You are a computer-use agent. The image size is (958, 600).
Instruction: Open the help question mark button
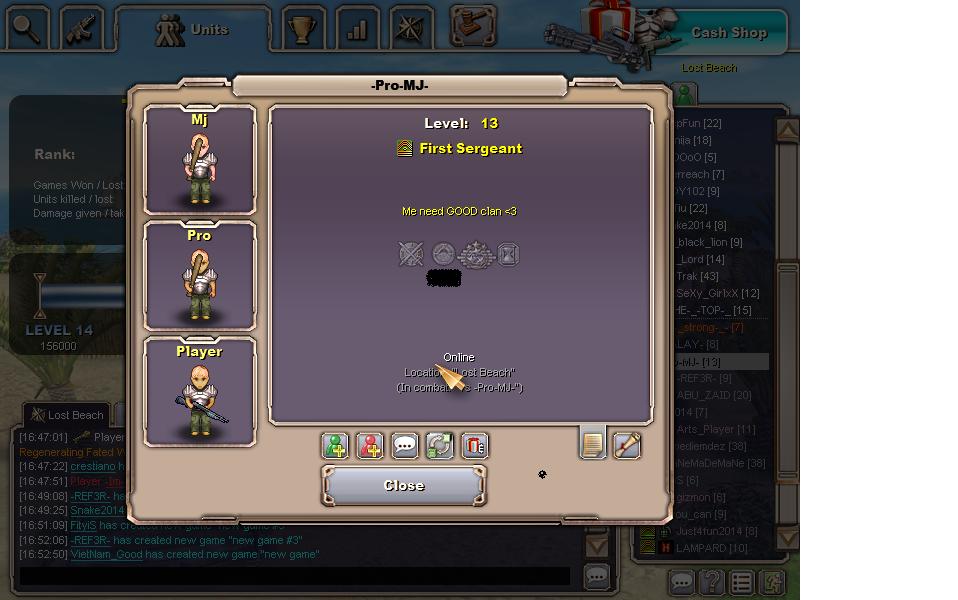(711, 582)
